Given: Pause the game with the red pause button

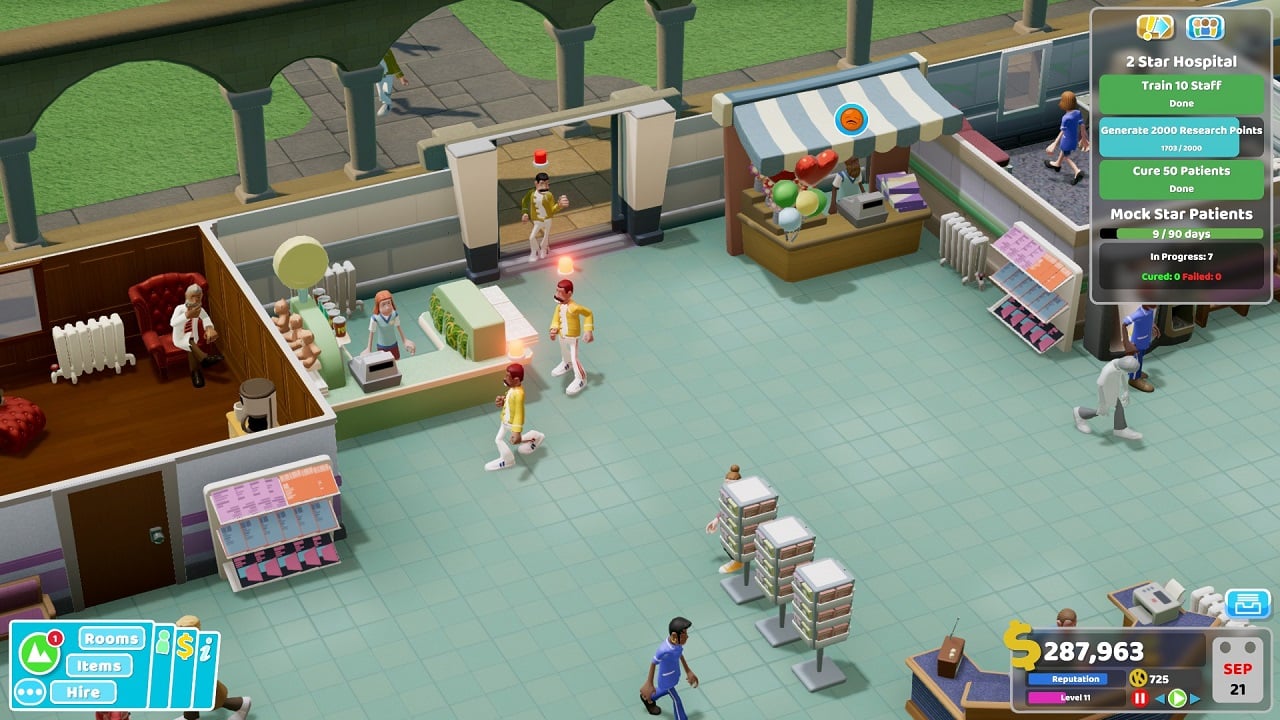Looking at the screenshot, I should (1139, 698).
